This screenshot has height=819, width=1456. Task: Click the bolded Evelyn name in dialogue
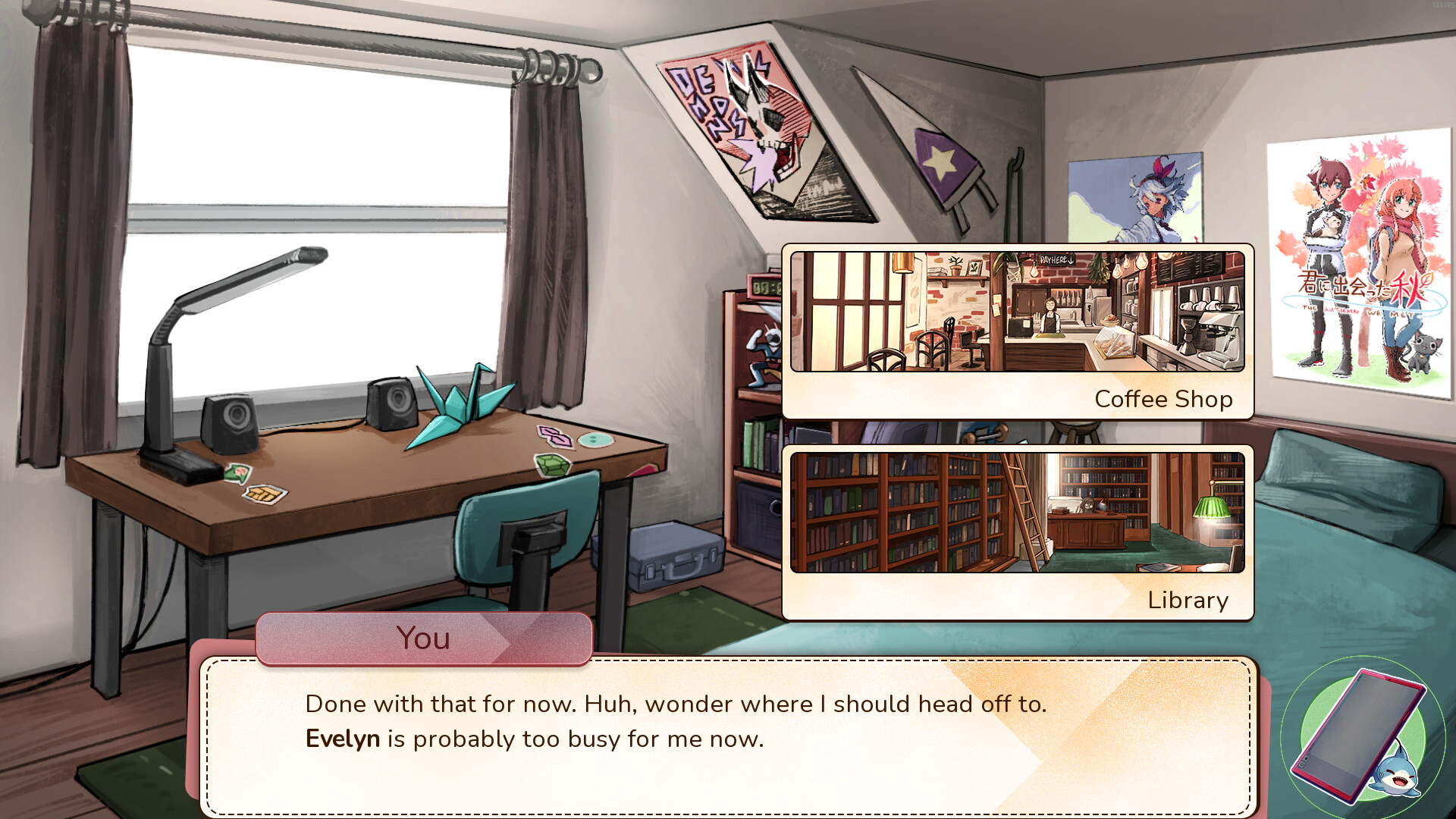pyautogui.click(x=342, y=738)
